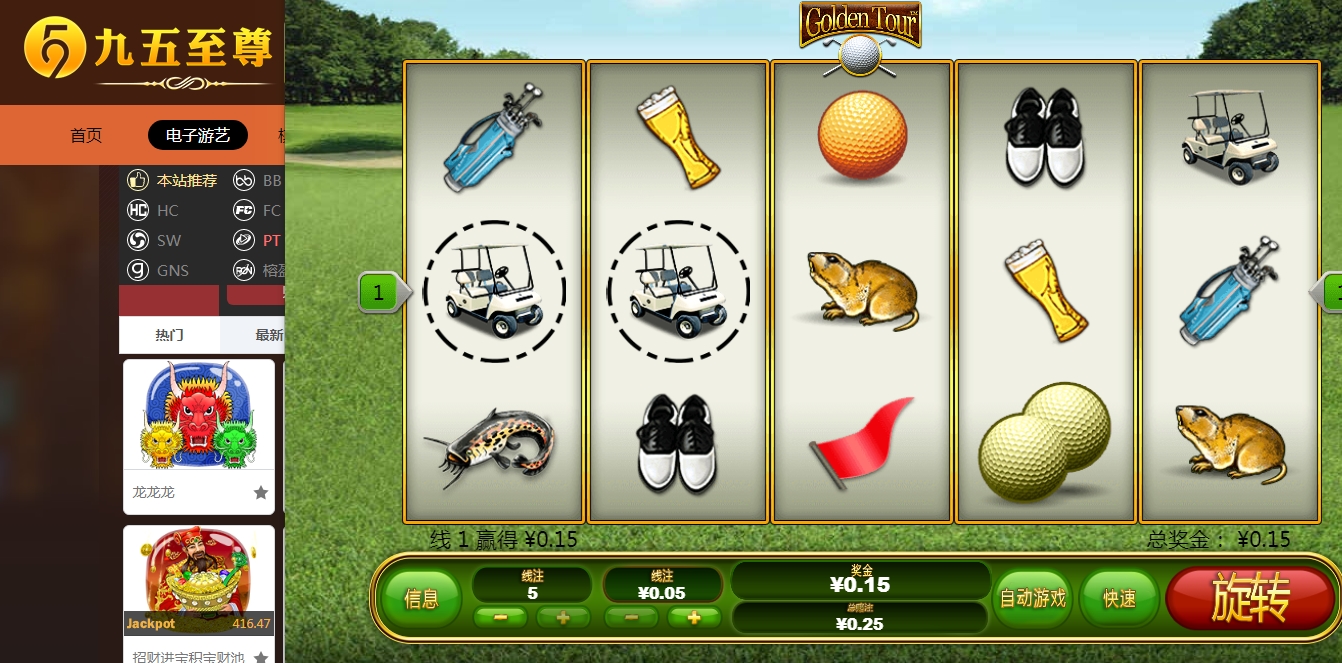The width and height of the screenshot is (1342, 663).
Task: Toggle the 快速 fast spin mode
Action: (1119, 598)
